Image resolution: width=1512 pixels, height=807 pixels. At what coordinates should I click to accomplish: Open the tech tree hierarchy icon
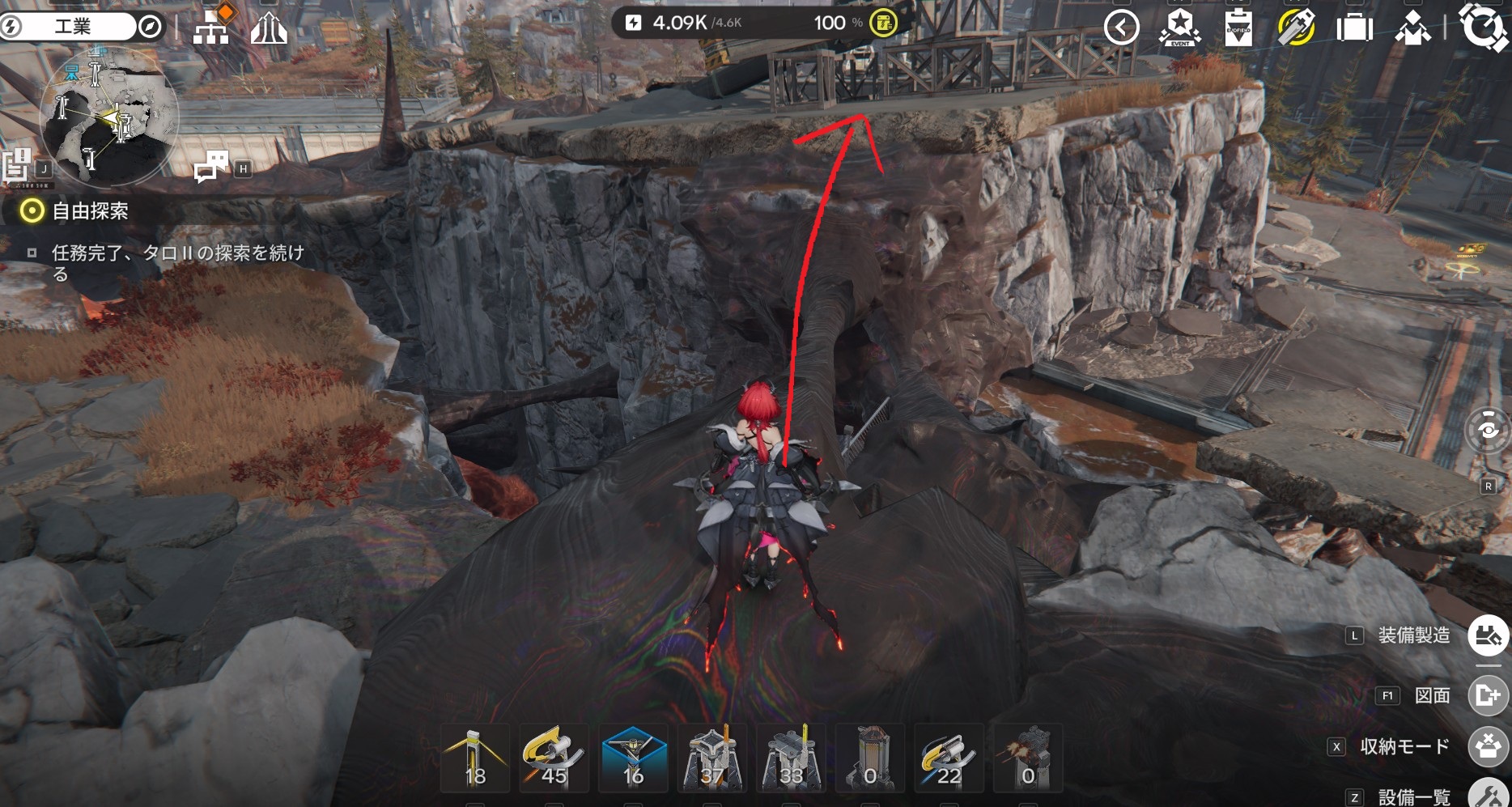coord(211,27)
